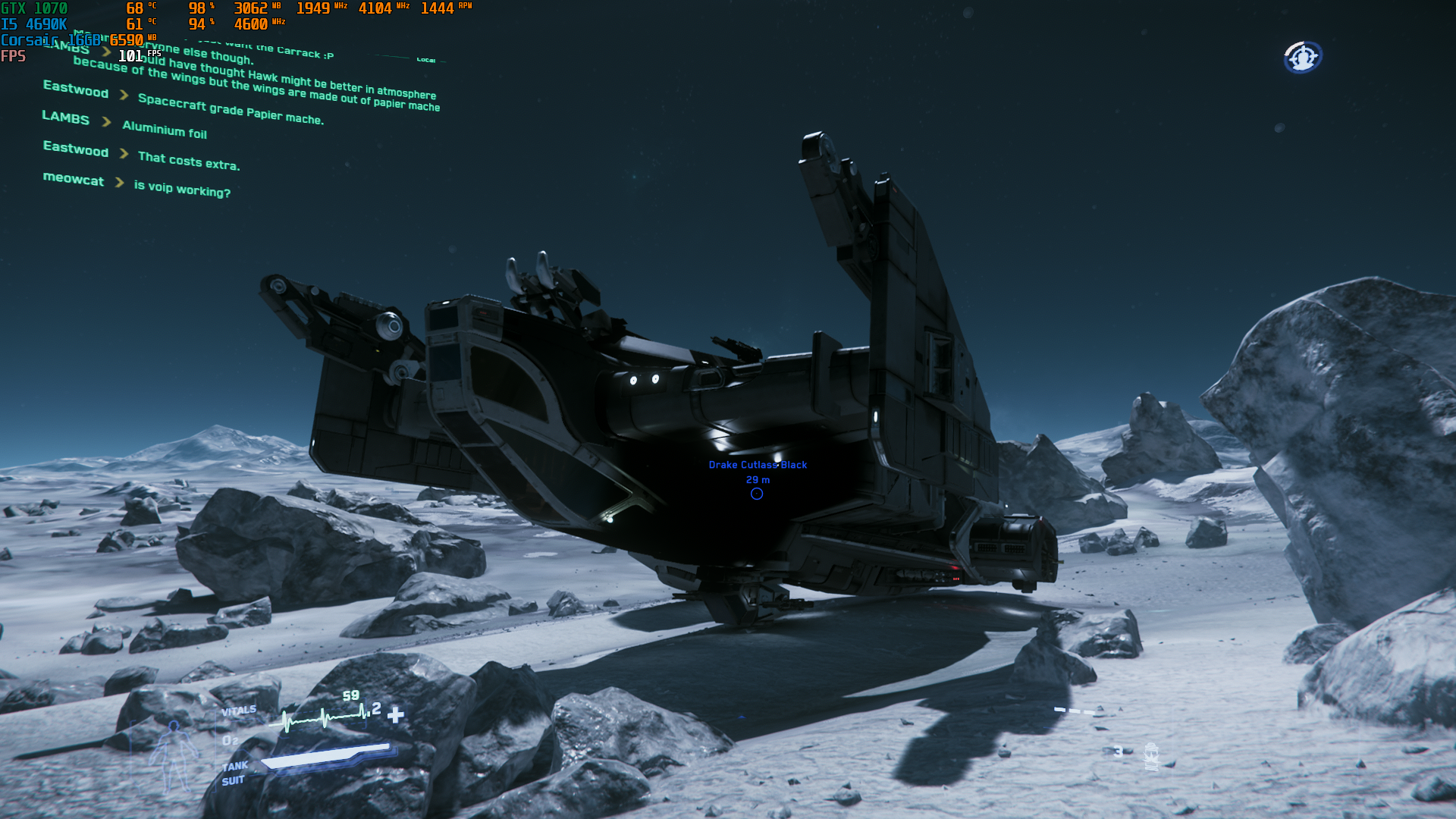The width and height of the screenshot is (1456, 819).
Task: Select meowcat's "is voip working?" chat message
Action: 182,188
